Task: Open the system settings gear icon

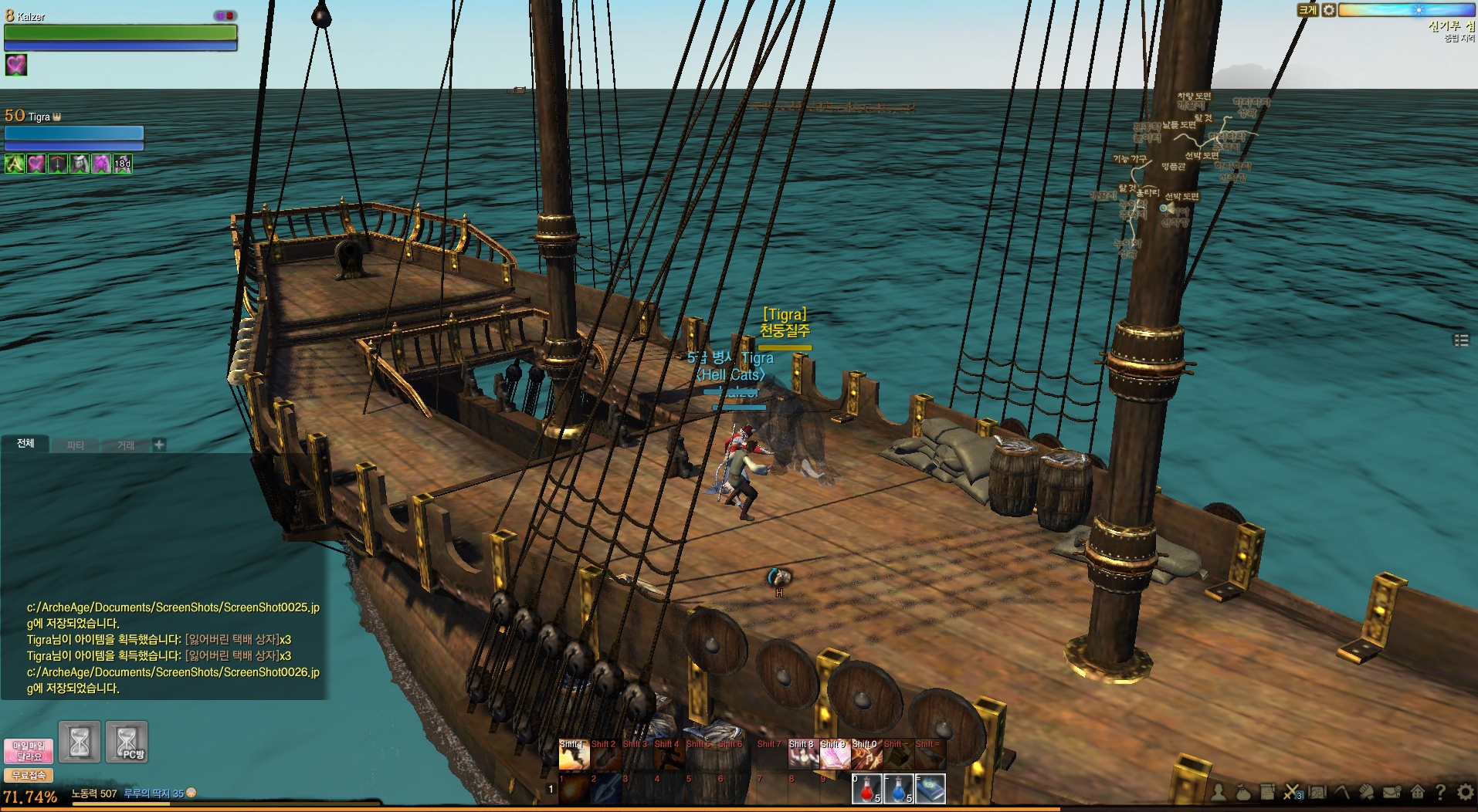Action: [x=1464, y=792]
